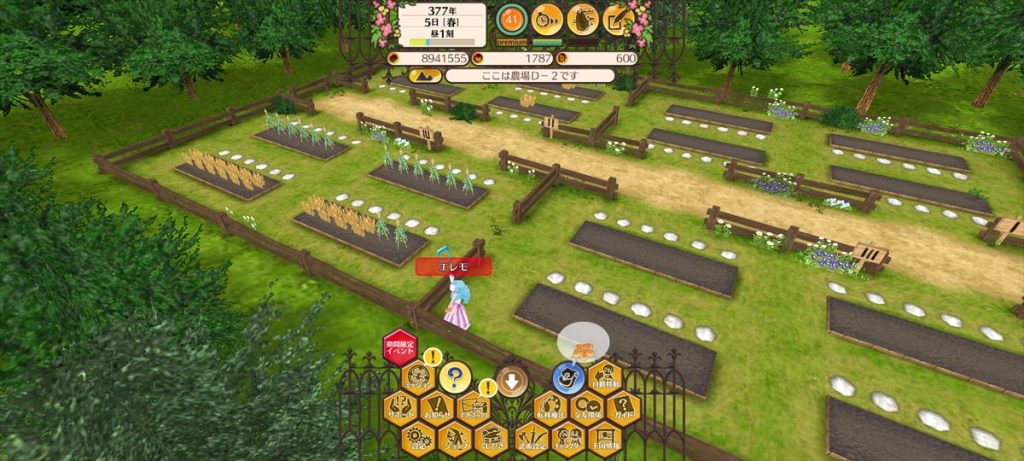Open the bag inventory icon

(582, 18)
